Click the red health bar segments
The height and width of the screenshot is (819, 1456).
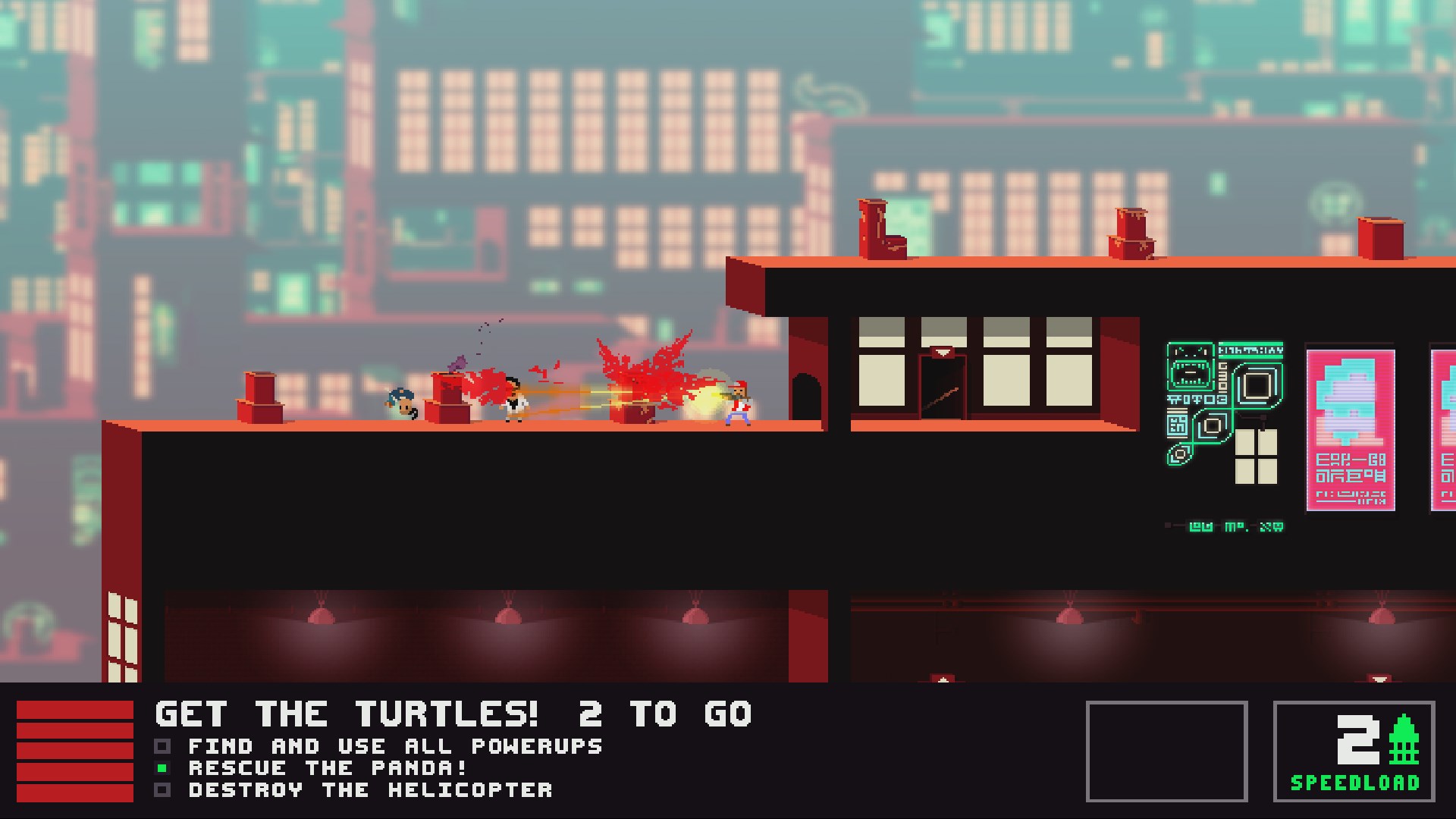[74, 751]
